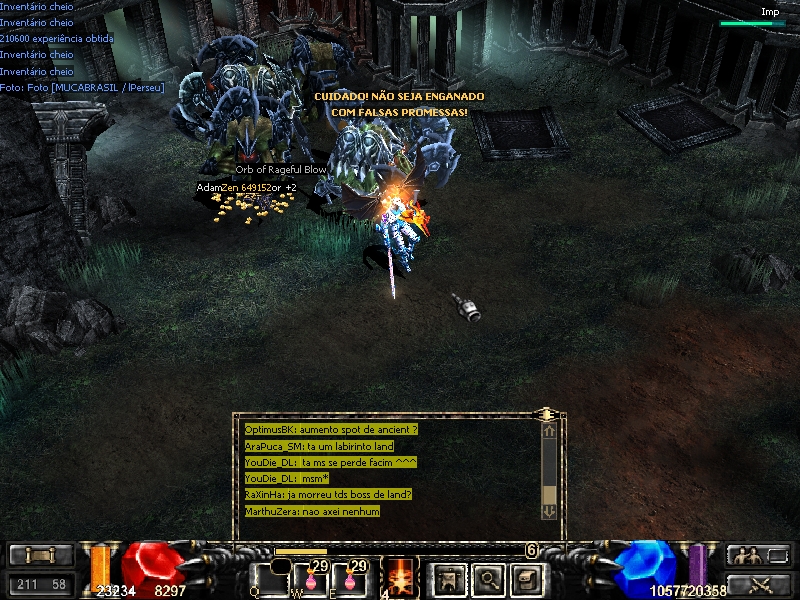Click the top-left button on bottom bar
Image resolution: width=800 pixels, height=600 pixels.
click(40, 555)
